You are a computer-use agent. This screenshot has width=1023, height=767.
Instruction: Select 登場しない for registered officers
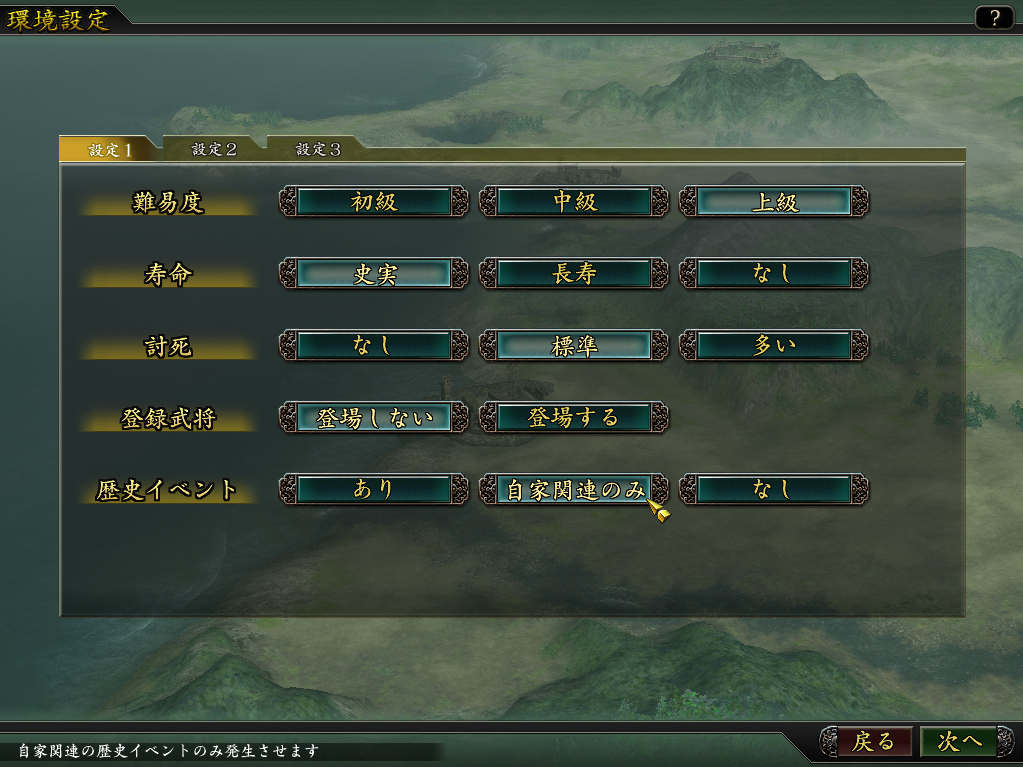click(374, 418)
